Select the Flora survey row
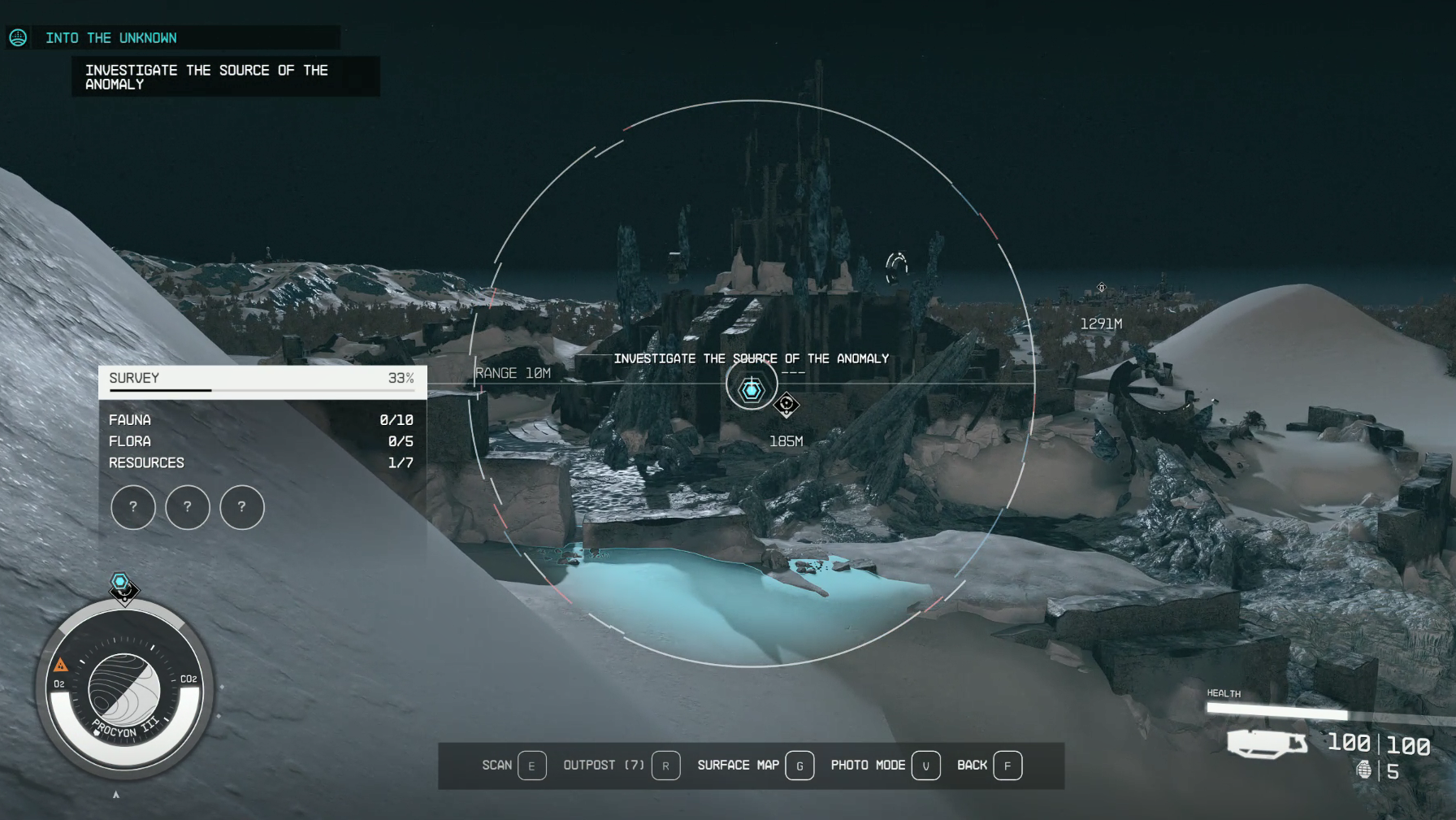The width and height of the screenshot is (1456, 820). click(x=261, y=441)
